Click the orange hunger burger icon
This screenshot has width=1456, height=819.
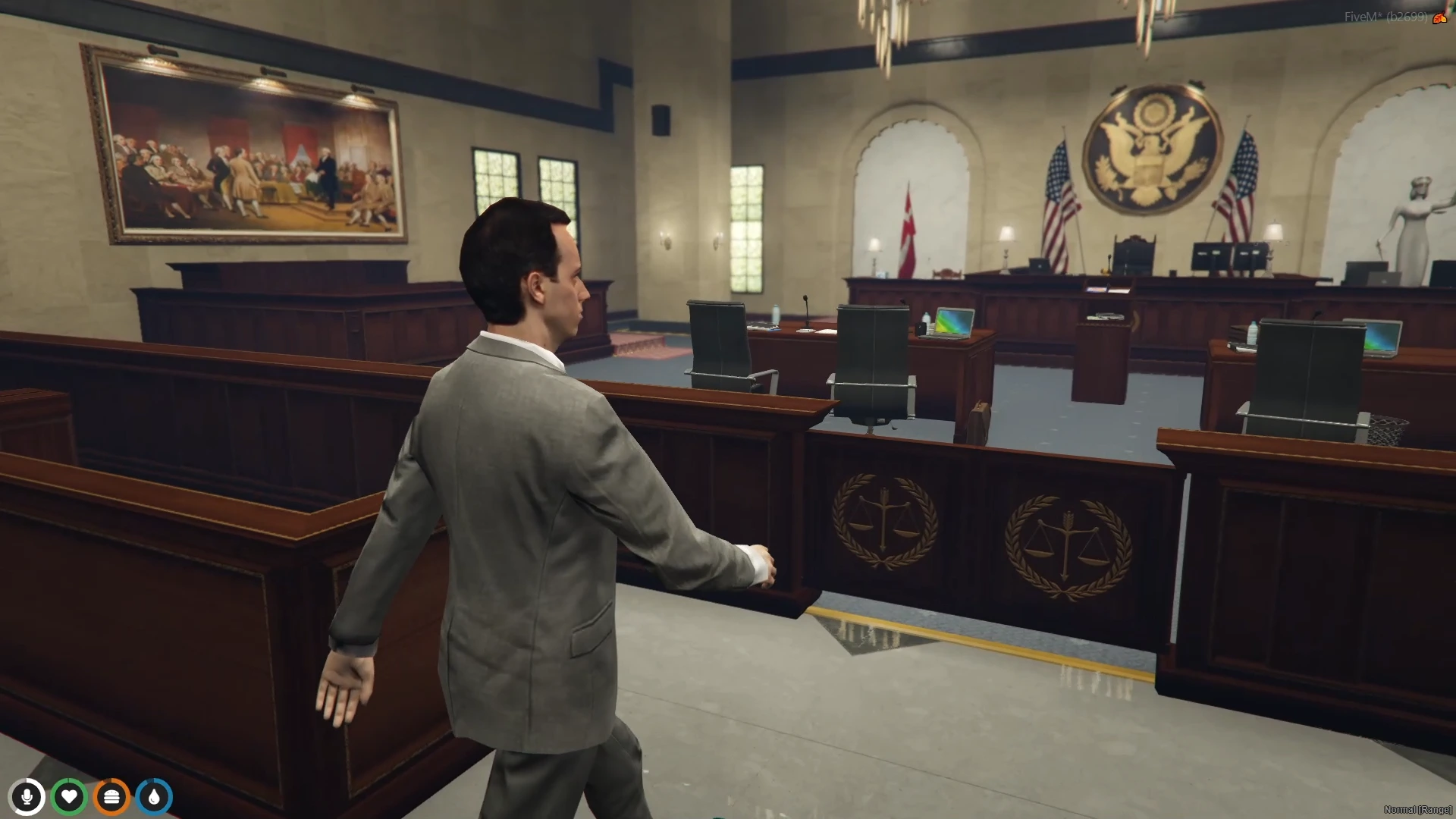click(111, 796)
